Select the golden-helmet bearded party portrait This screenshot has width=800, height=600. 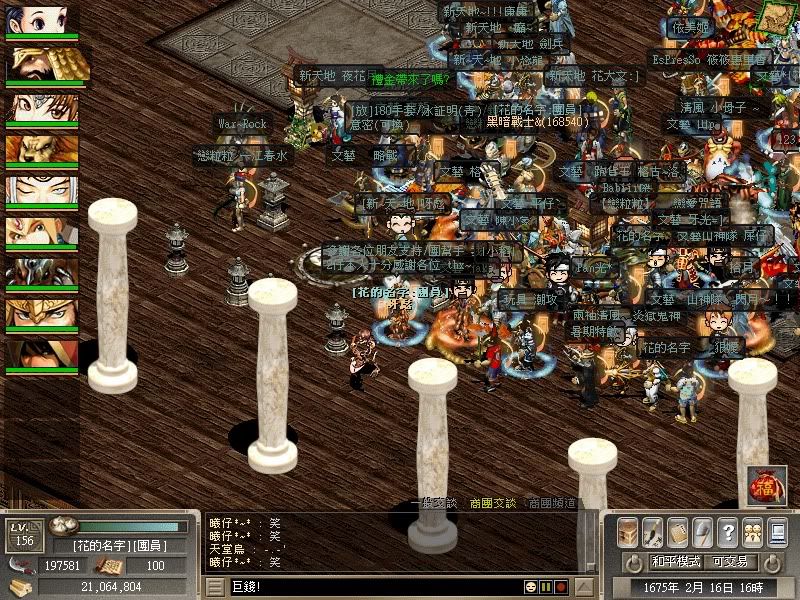(42, 64)
